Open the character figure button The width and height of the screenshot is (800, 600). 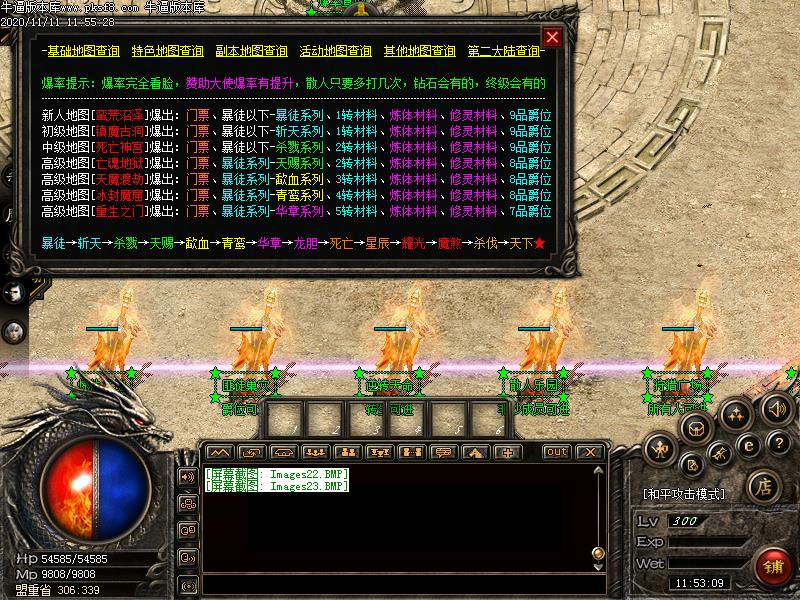[659, 449]
